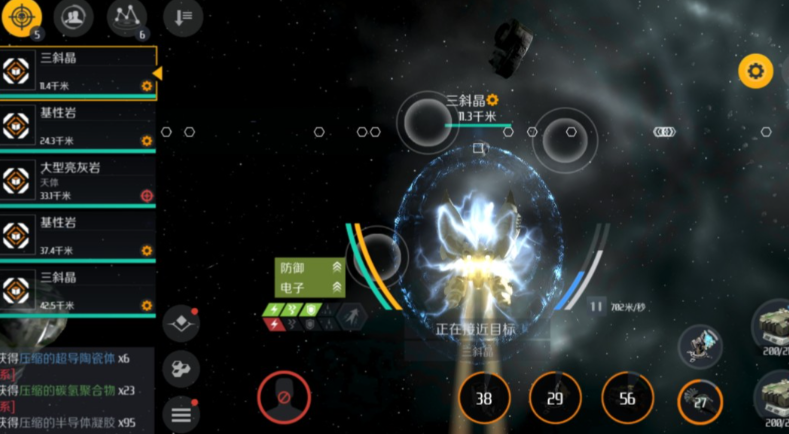
Task: Activate the module showing 38
Action: click(x=484, y=398)
